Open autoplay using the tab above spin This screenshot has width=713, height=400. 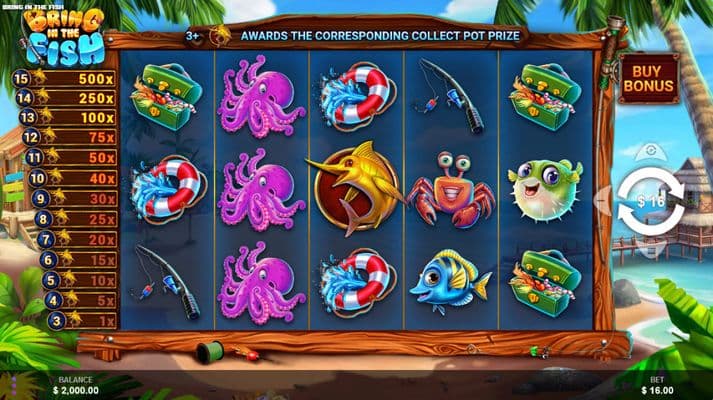pyautogui.click(x=651, y=152)
